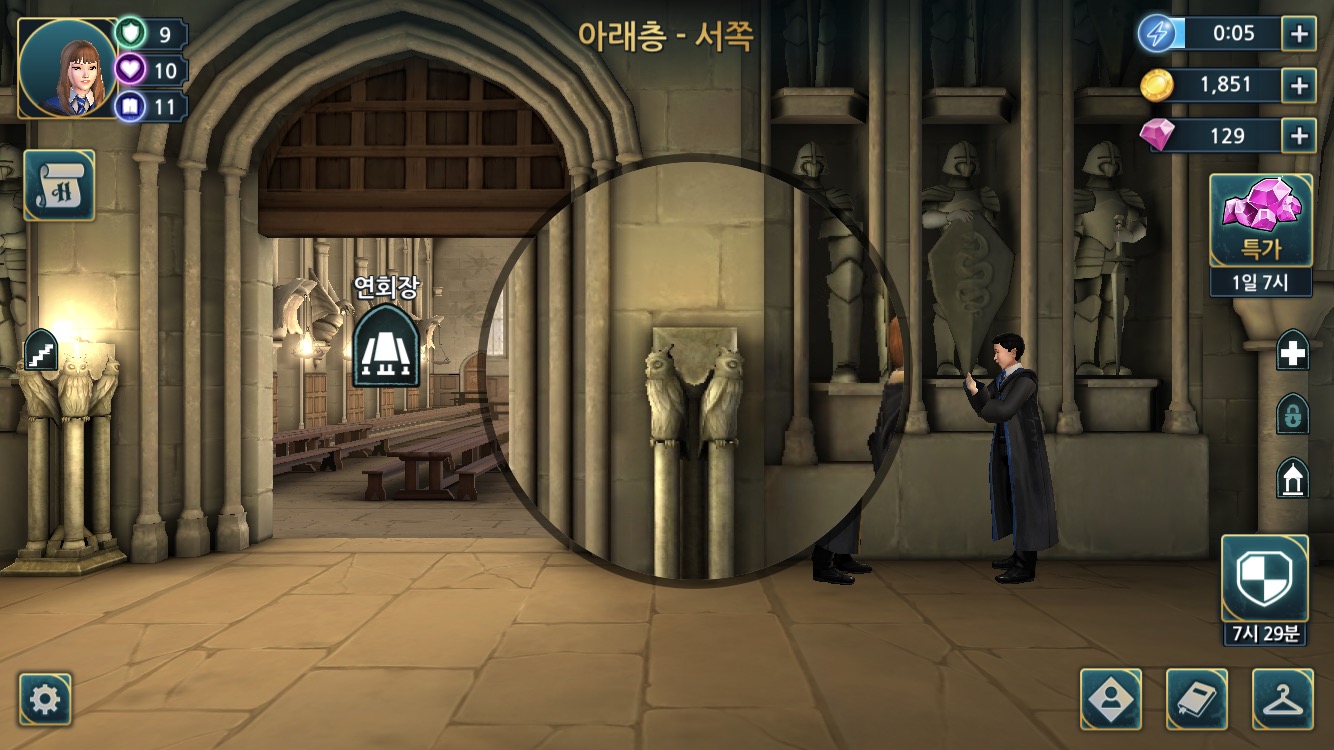Open the 특가 special gem offer

[1260, 220]
